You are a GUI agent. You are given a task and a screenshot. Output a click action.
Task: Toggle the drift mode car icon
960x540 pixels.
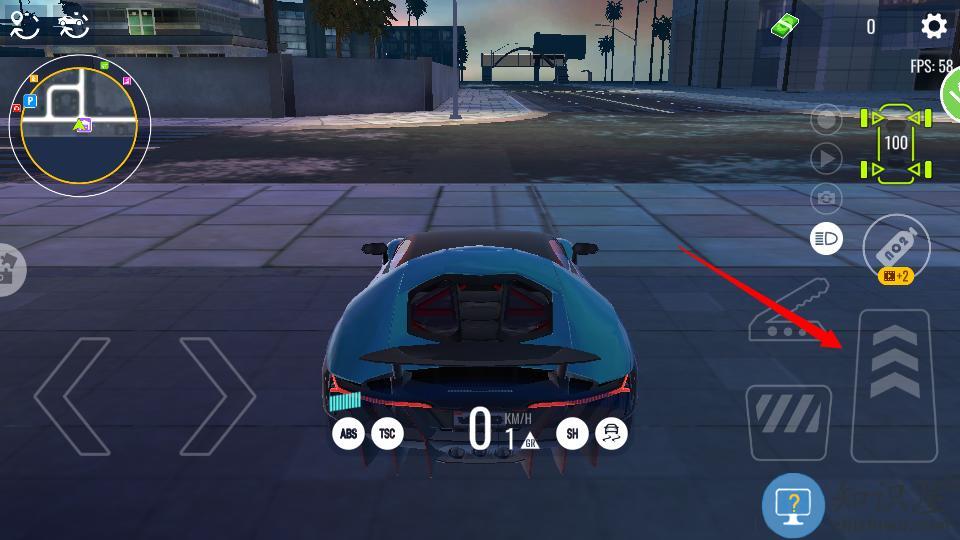(611, 433)
